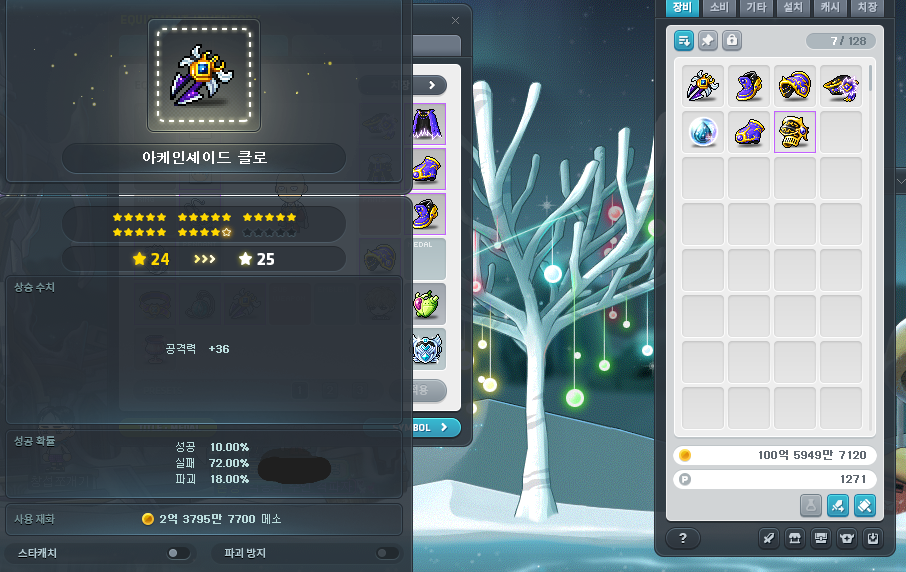The width and height of the screenshot is (906, 572).
Task: Select the 설치 inventory tab
Action: (793, 7)
